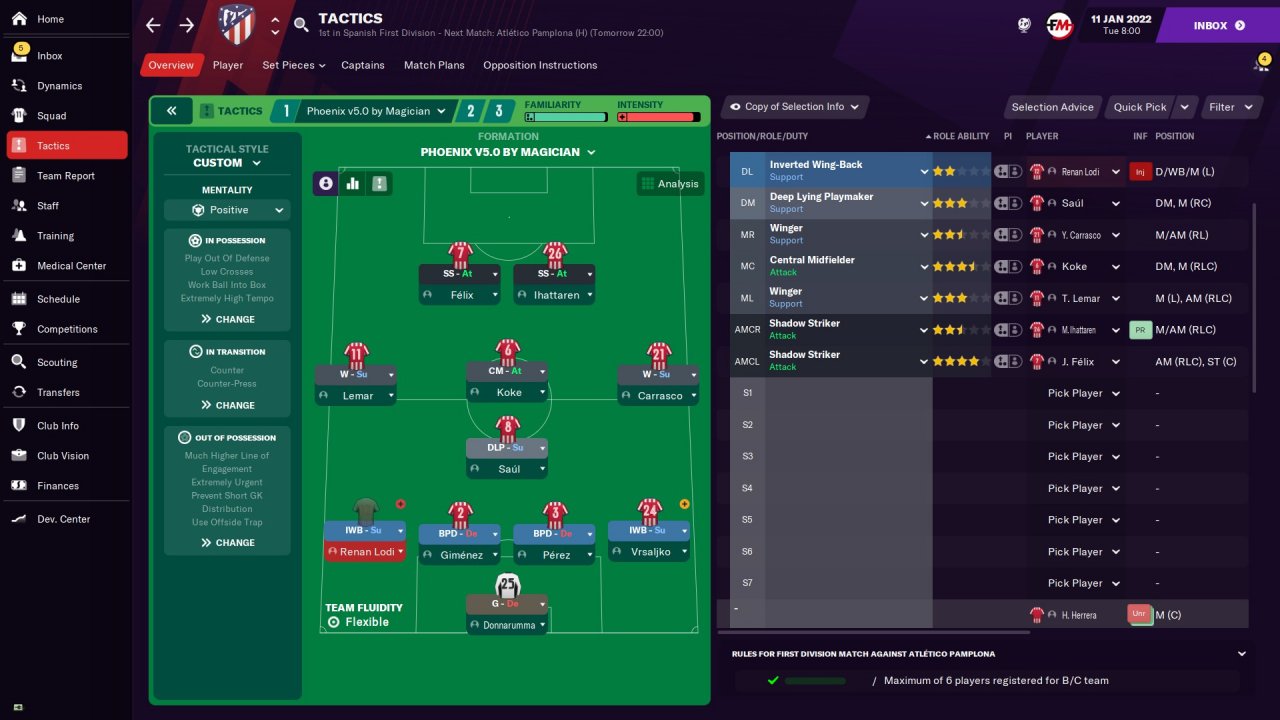Screen dimensions: 1280x720
Task: Open the Mentality Positive dropdown
Action: pyautogui.click(x=227, y=210)
